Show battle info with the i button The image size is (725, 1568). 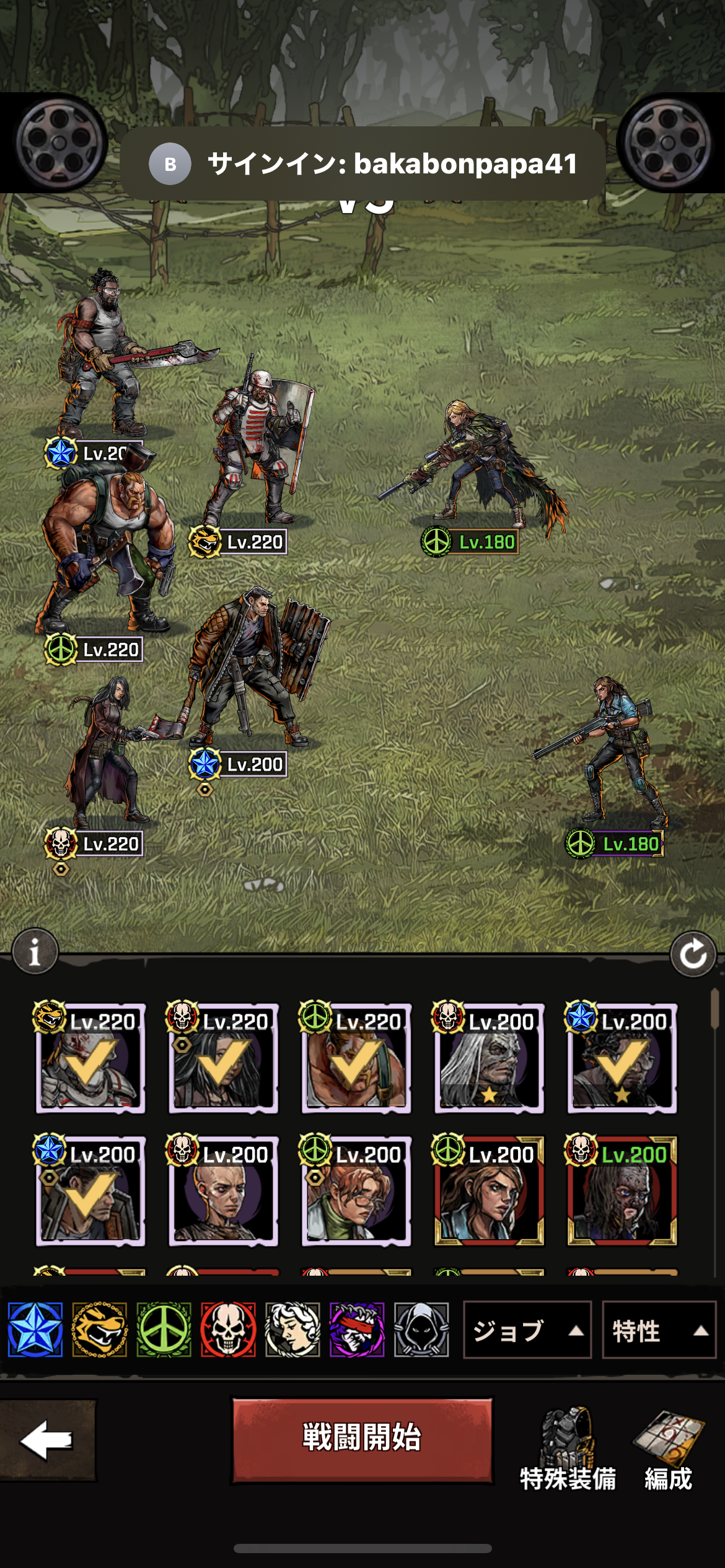tap(35, 951)
